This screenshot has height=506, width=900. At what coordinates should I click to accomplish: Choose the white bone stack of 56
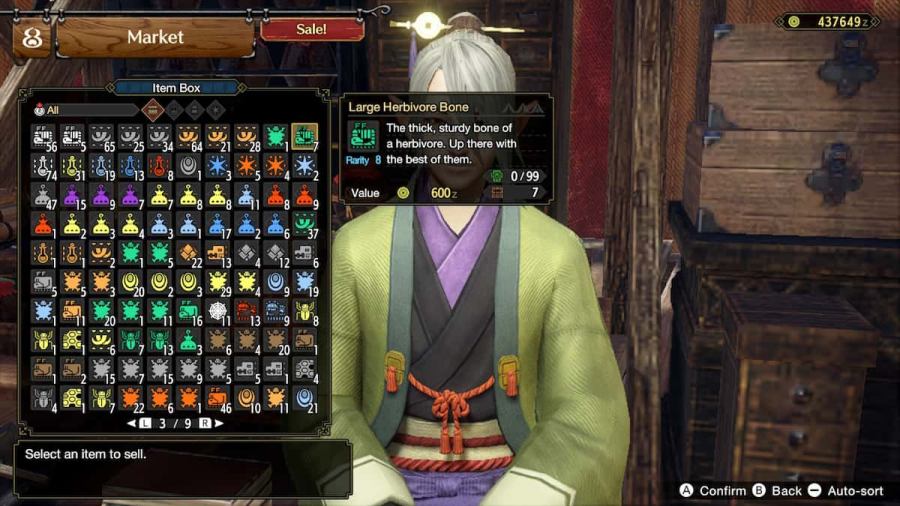point(43,136)
